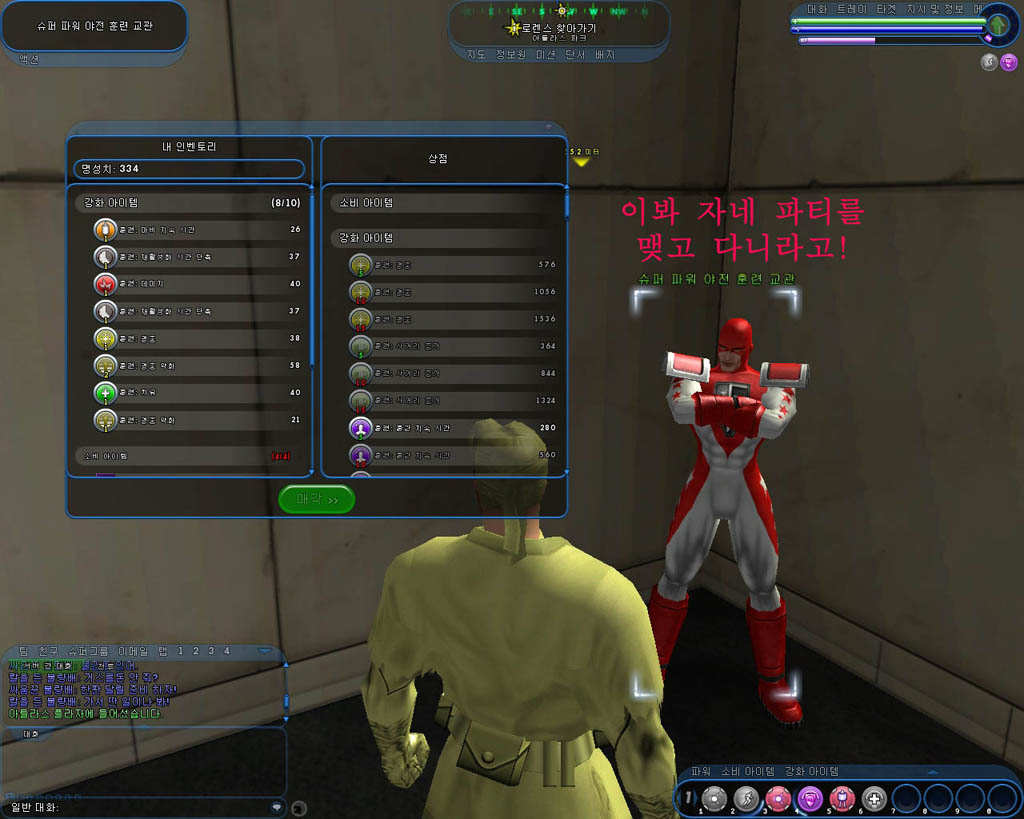The height and width of the screenshot is (819, 1024).
Task: Open the 미션 missions window
Action: click(548, 54)
